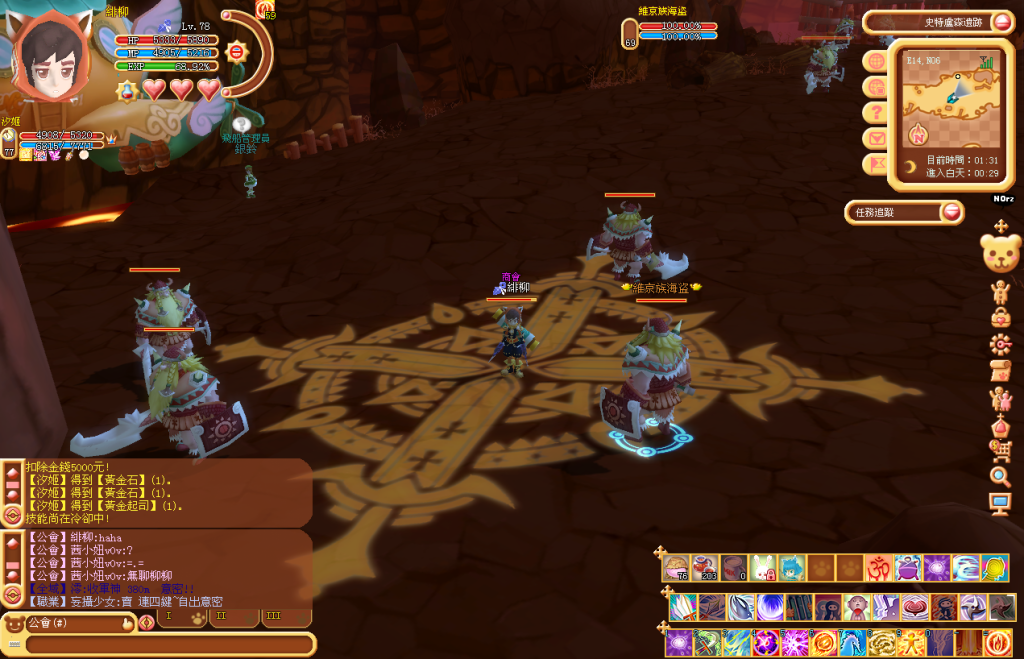
Task: Use the red potion pot with 203
Action: [x=705, y=568]
